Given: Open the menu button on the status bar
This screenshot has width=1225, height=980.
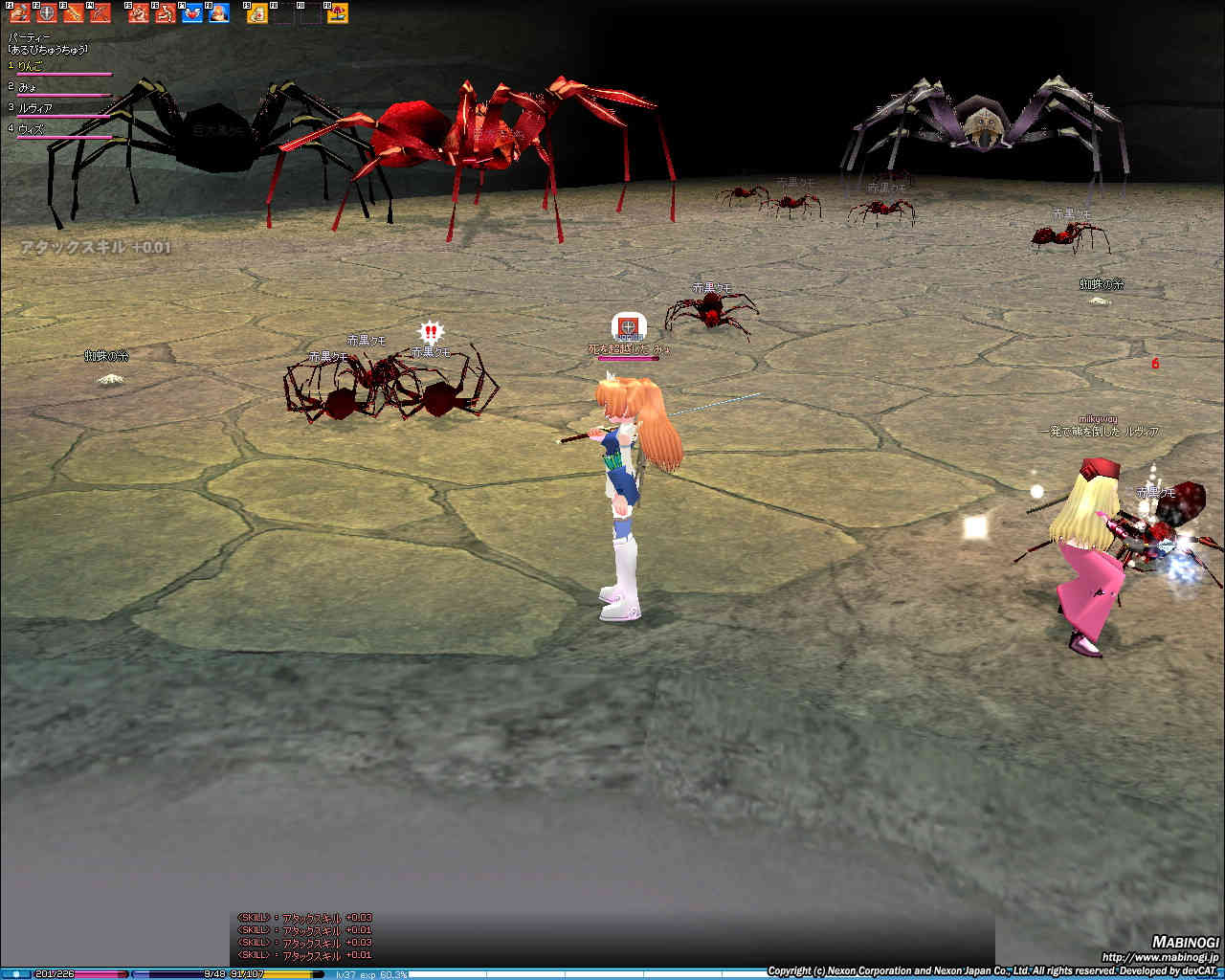Looking at the screenshot, I should [16, 974].
